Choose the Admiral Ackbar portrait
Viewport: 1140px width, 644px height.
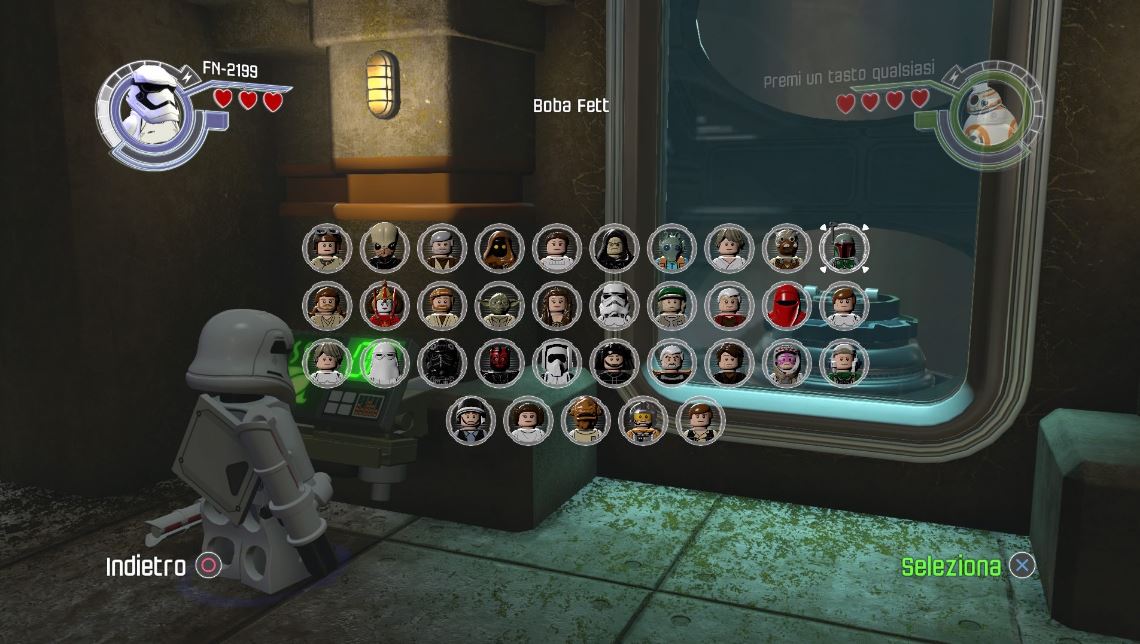(586, 420)
